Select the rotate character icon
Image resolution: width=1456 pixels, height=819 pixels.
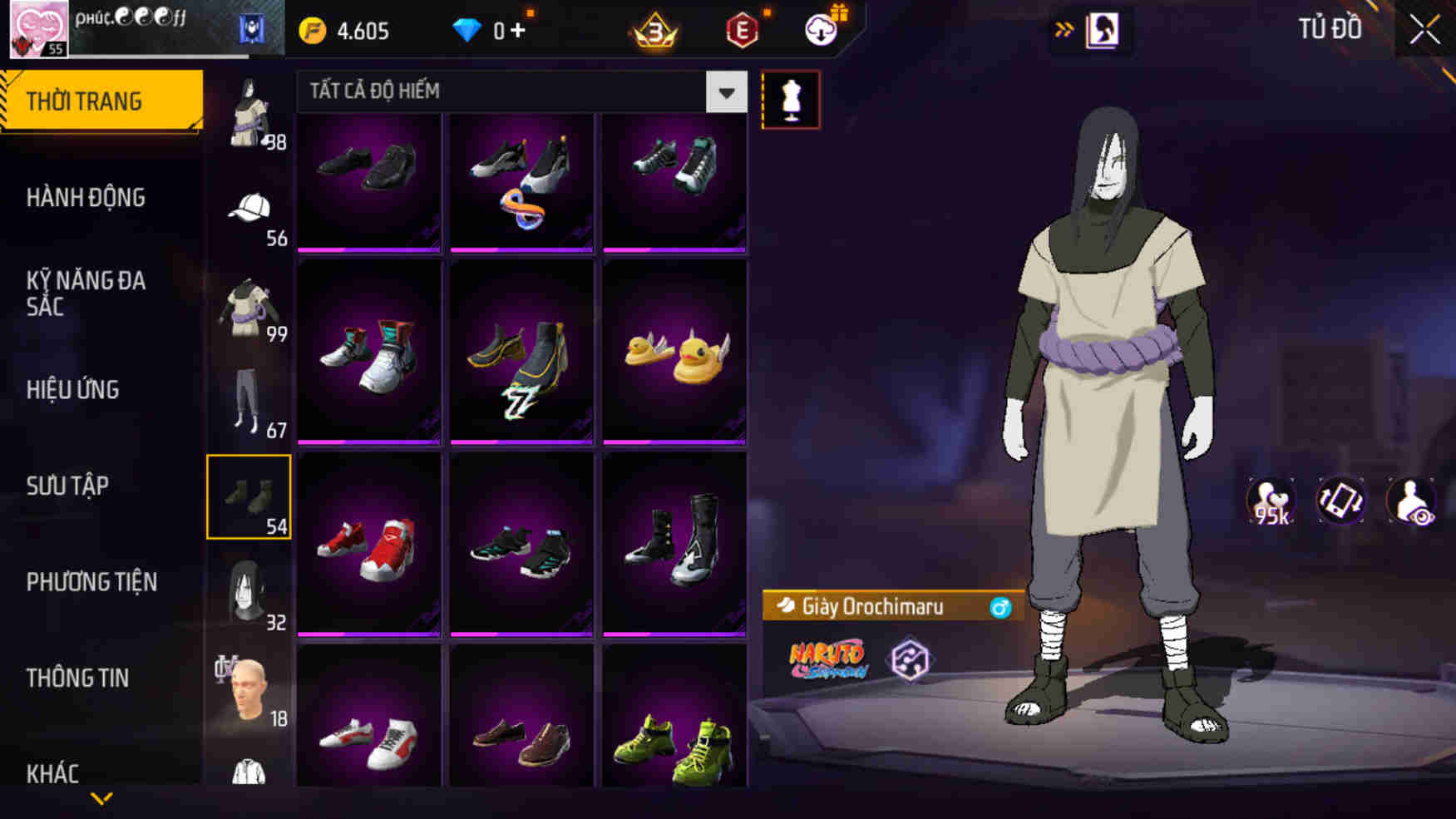[1341, 500]
